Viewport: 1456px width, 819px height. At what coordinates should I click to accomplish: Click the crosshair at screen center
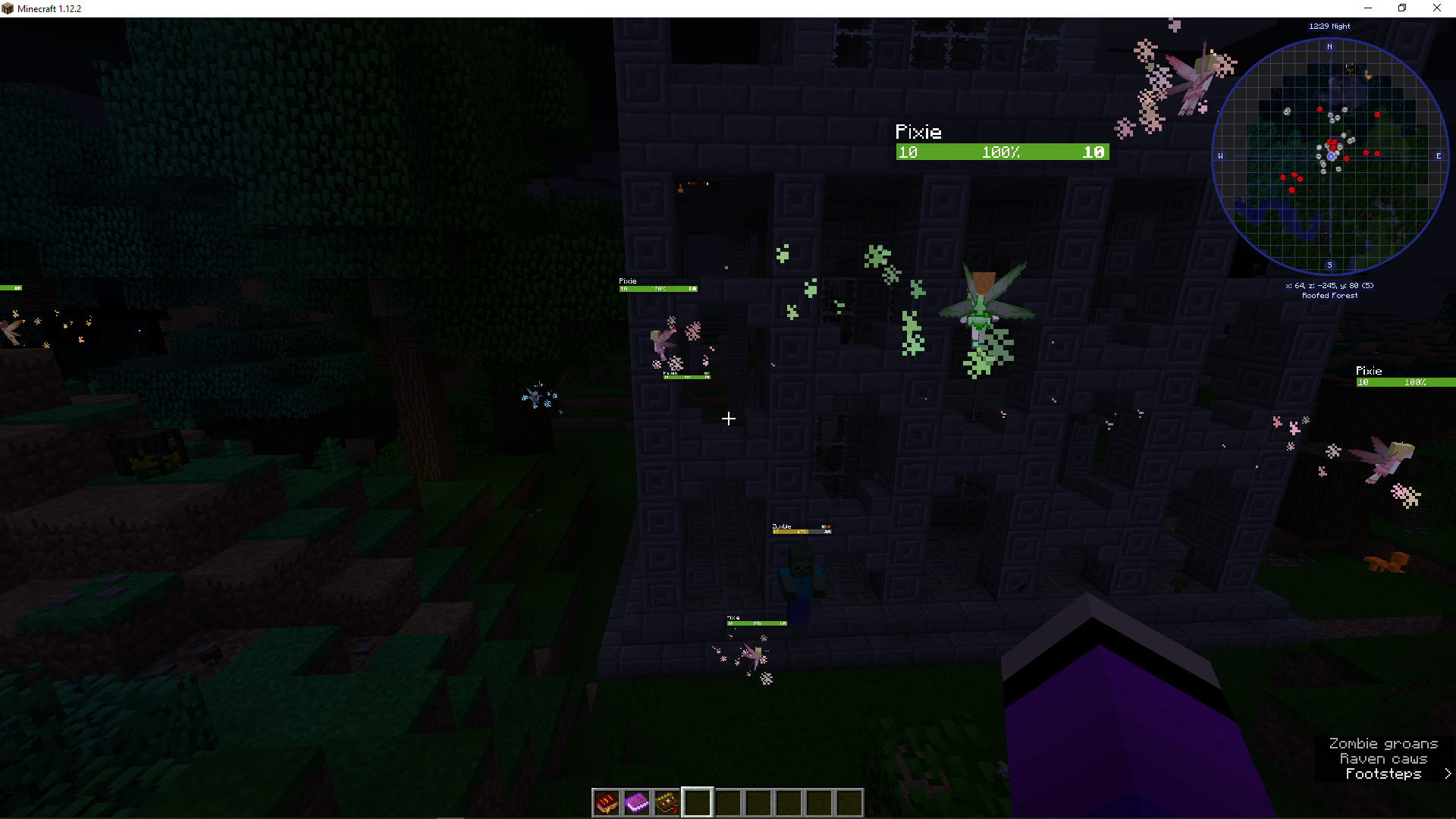tap(728, 418)
